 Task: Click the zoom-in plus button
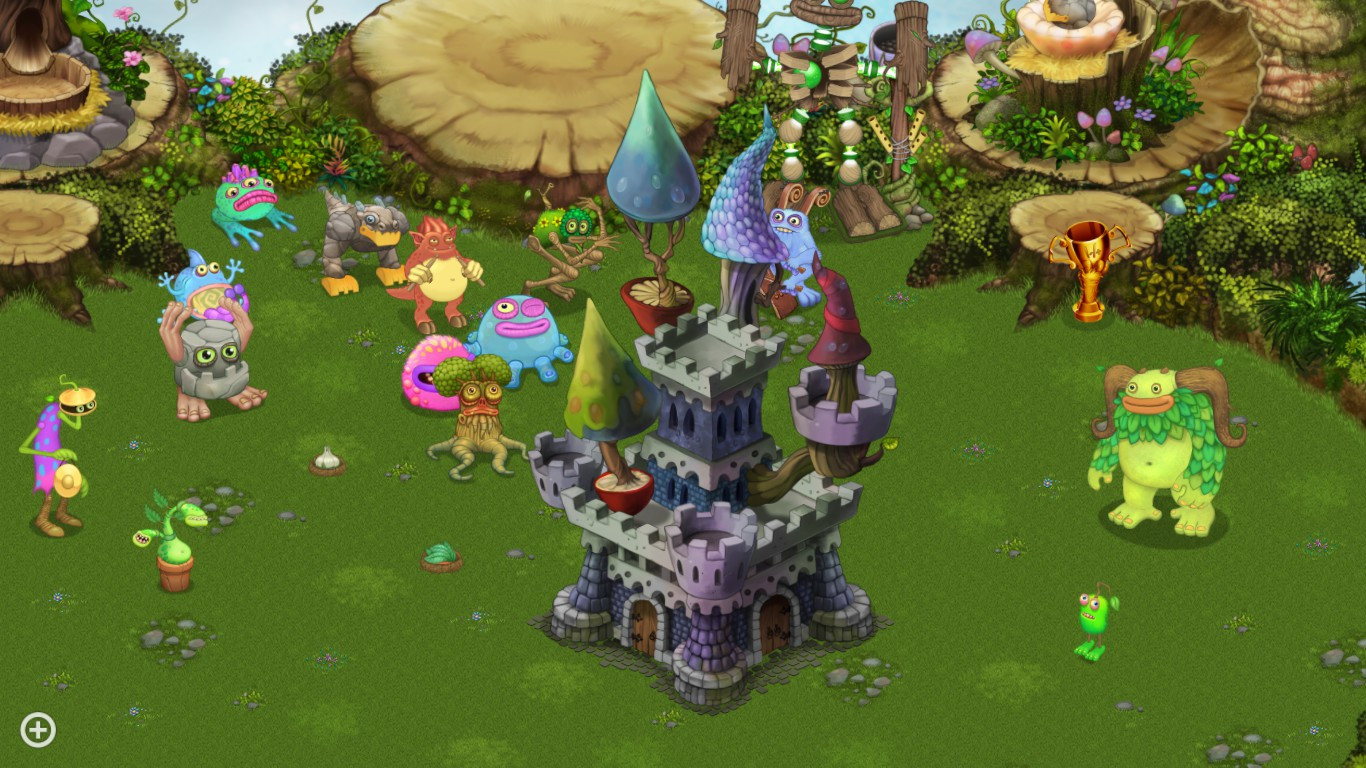[37, 729]
